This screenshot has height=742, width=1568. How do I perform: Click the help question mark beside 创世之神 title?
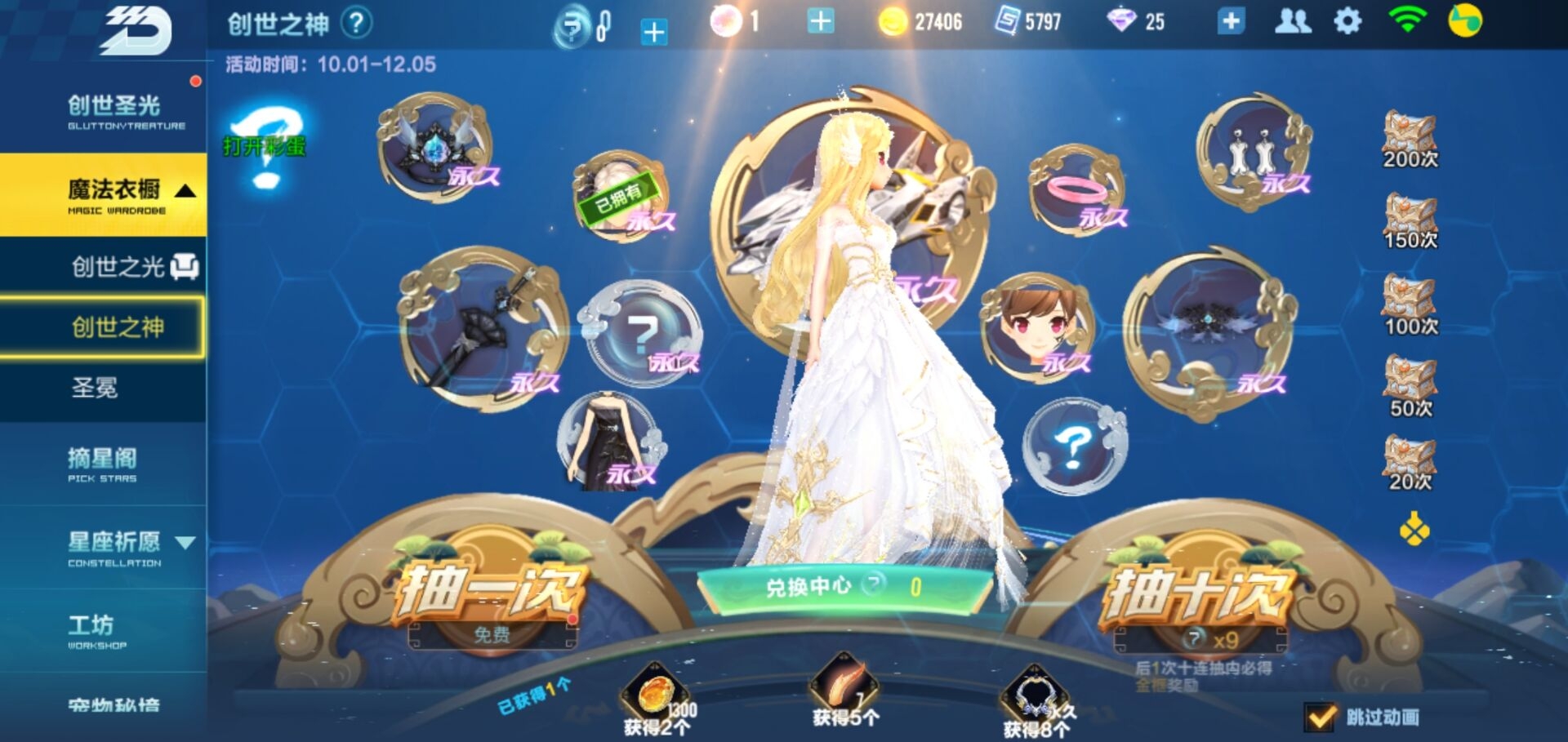(x=358, y=22)
